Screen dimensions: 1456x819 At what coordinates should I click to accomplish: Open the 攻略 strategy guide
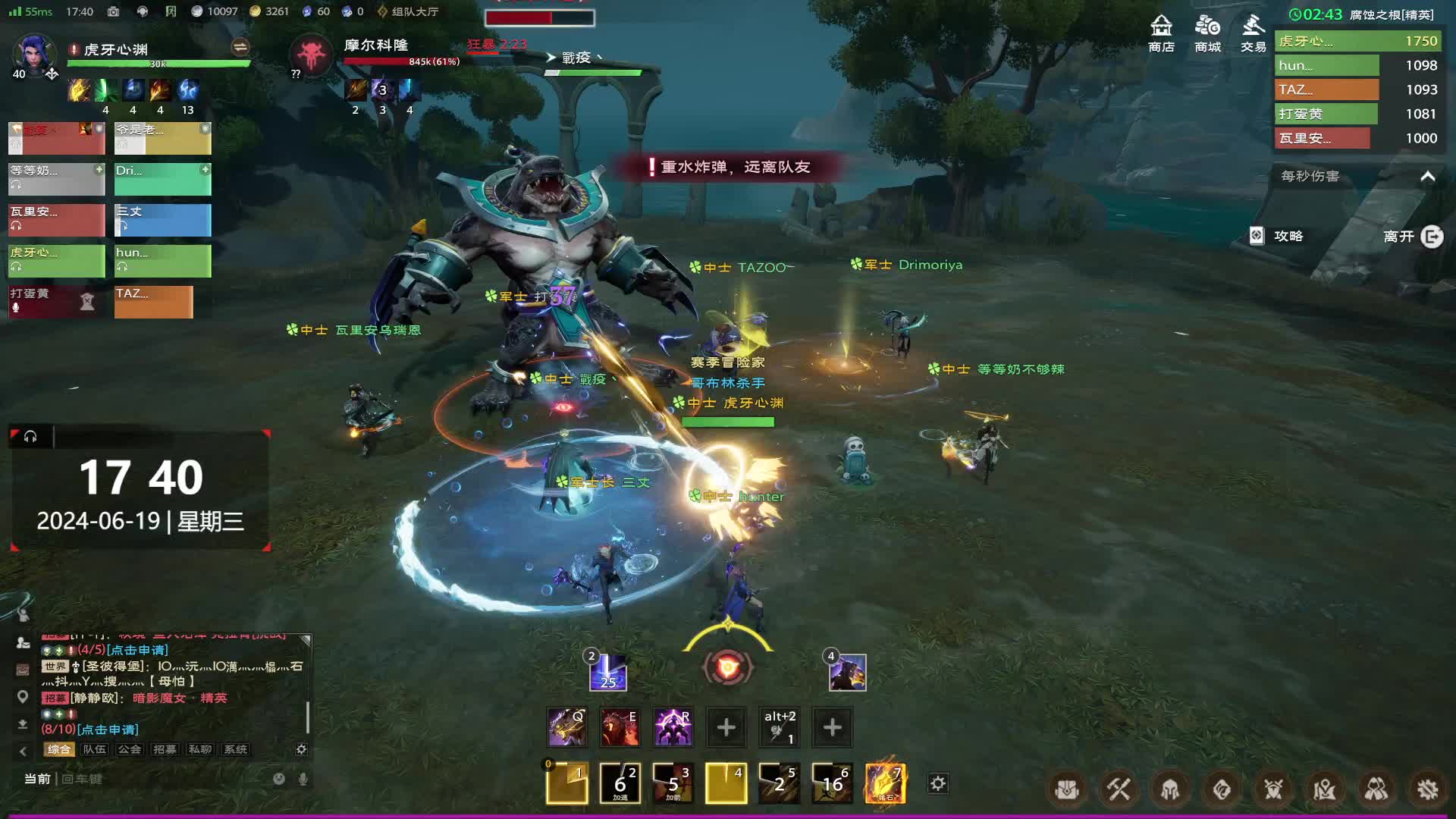(1277, 237)
